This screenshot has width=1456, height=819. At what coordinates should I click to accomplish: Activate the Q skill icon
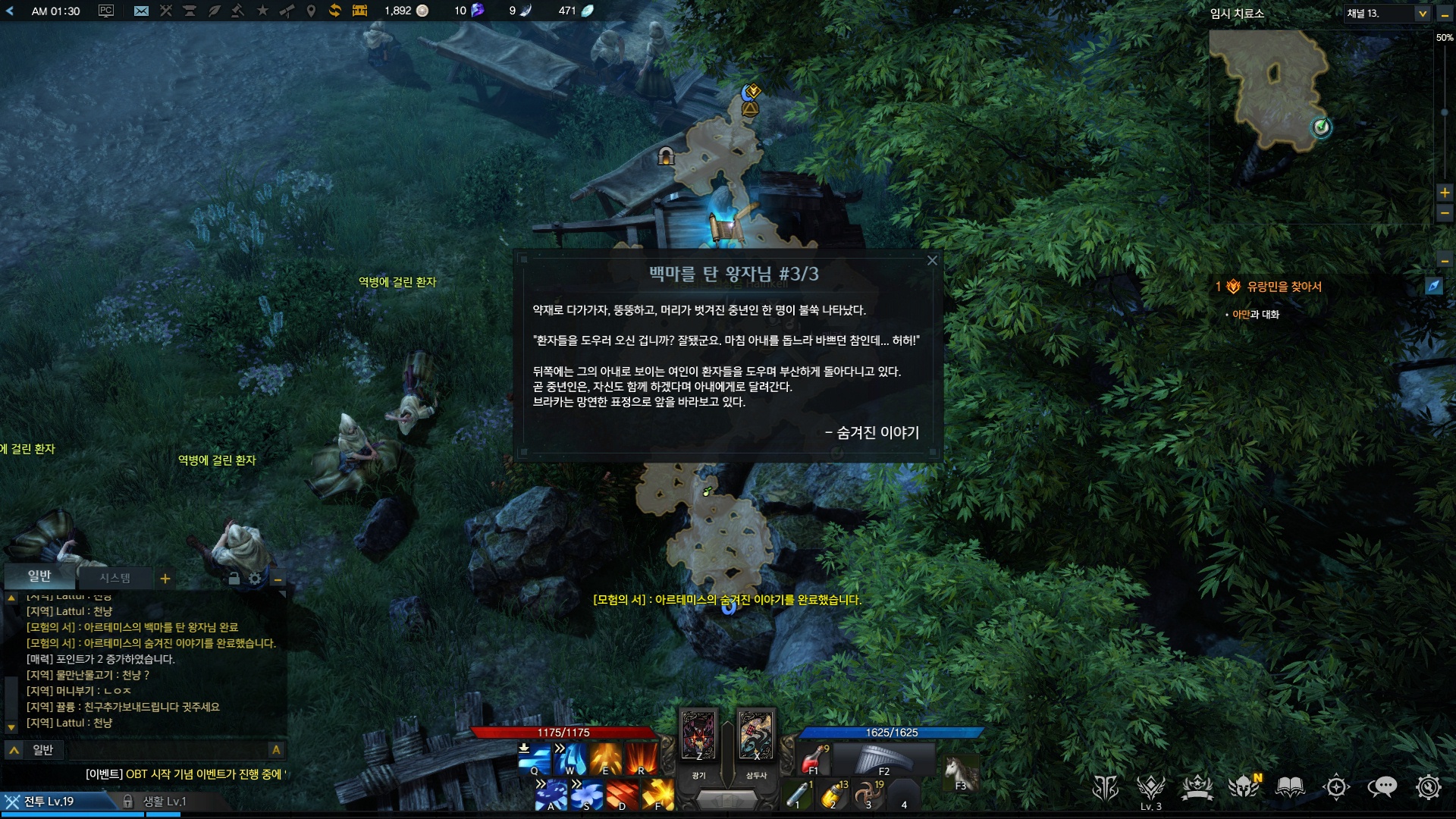(535, 758)
